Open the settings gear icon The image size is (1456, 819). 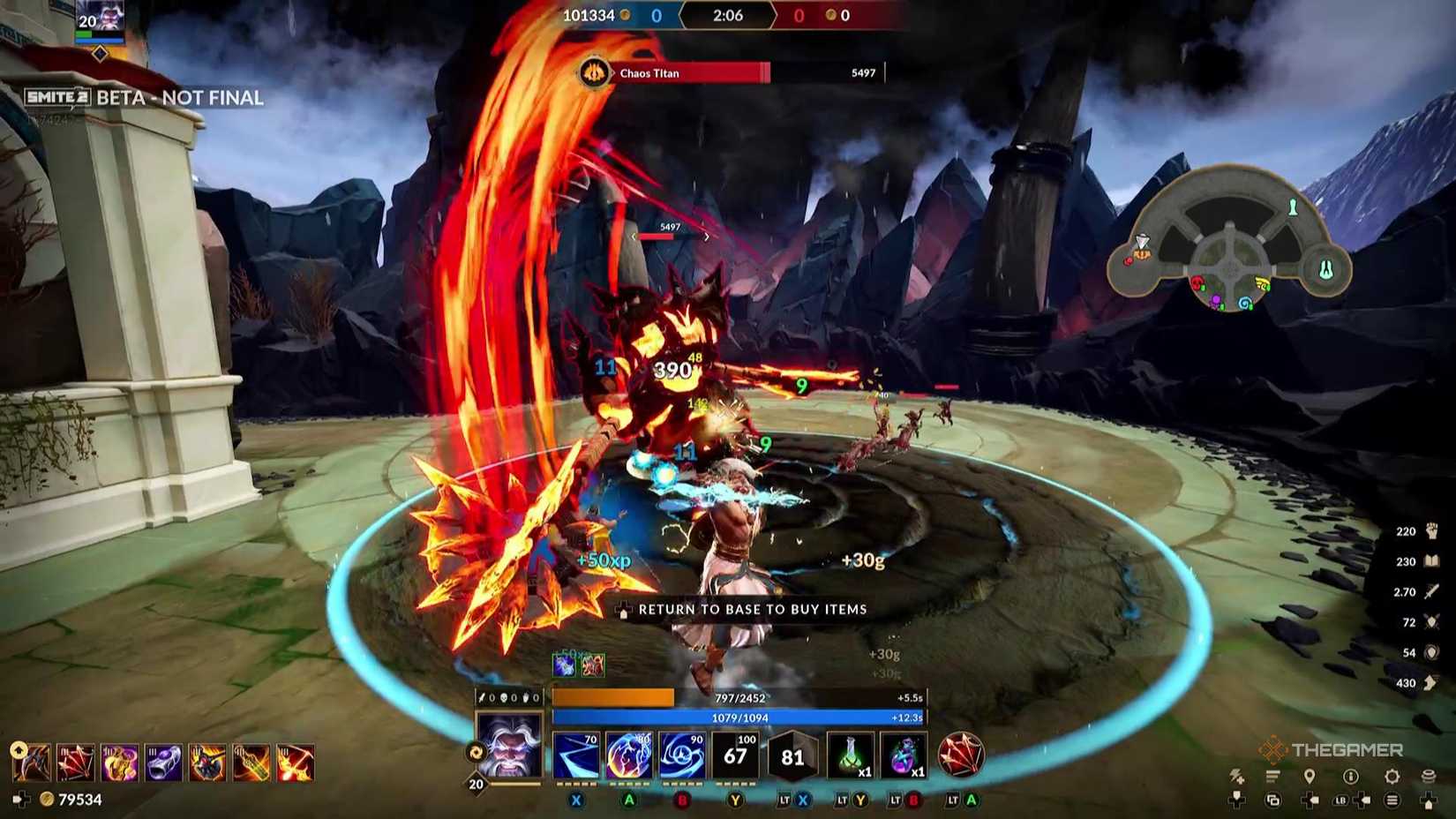pyautogui.click(x=1391, y=775)
